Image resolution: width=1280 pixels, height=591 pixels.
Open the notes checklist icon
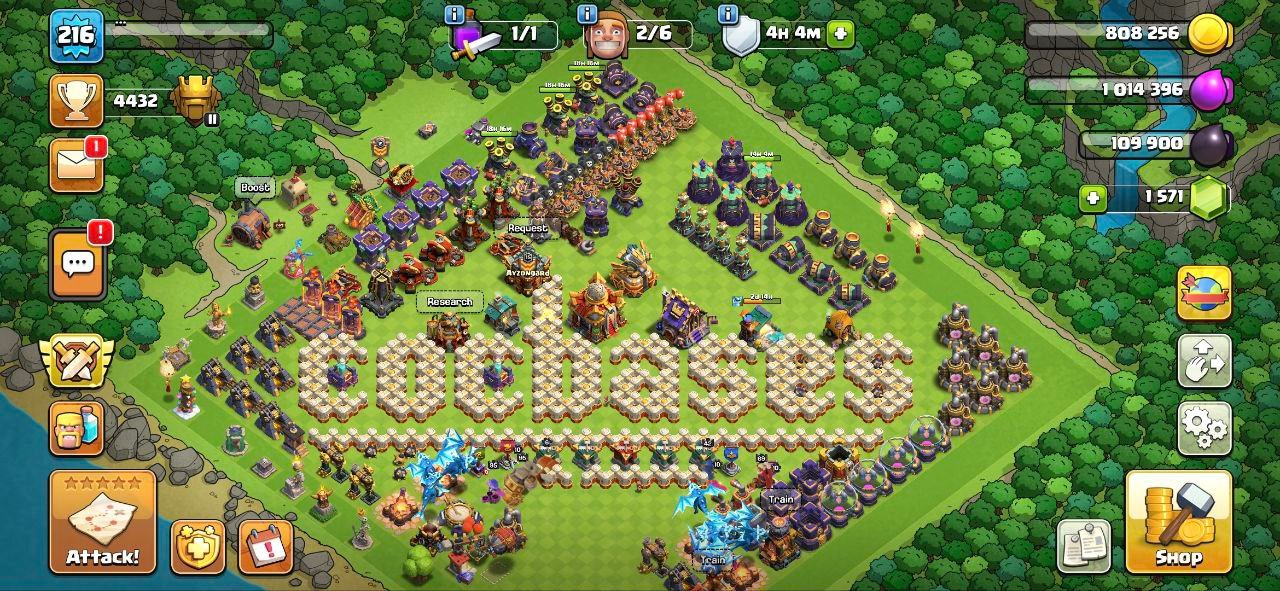point(1084,546)
